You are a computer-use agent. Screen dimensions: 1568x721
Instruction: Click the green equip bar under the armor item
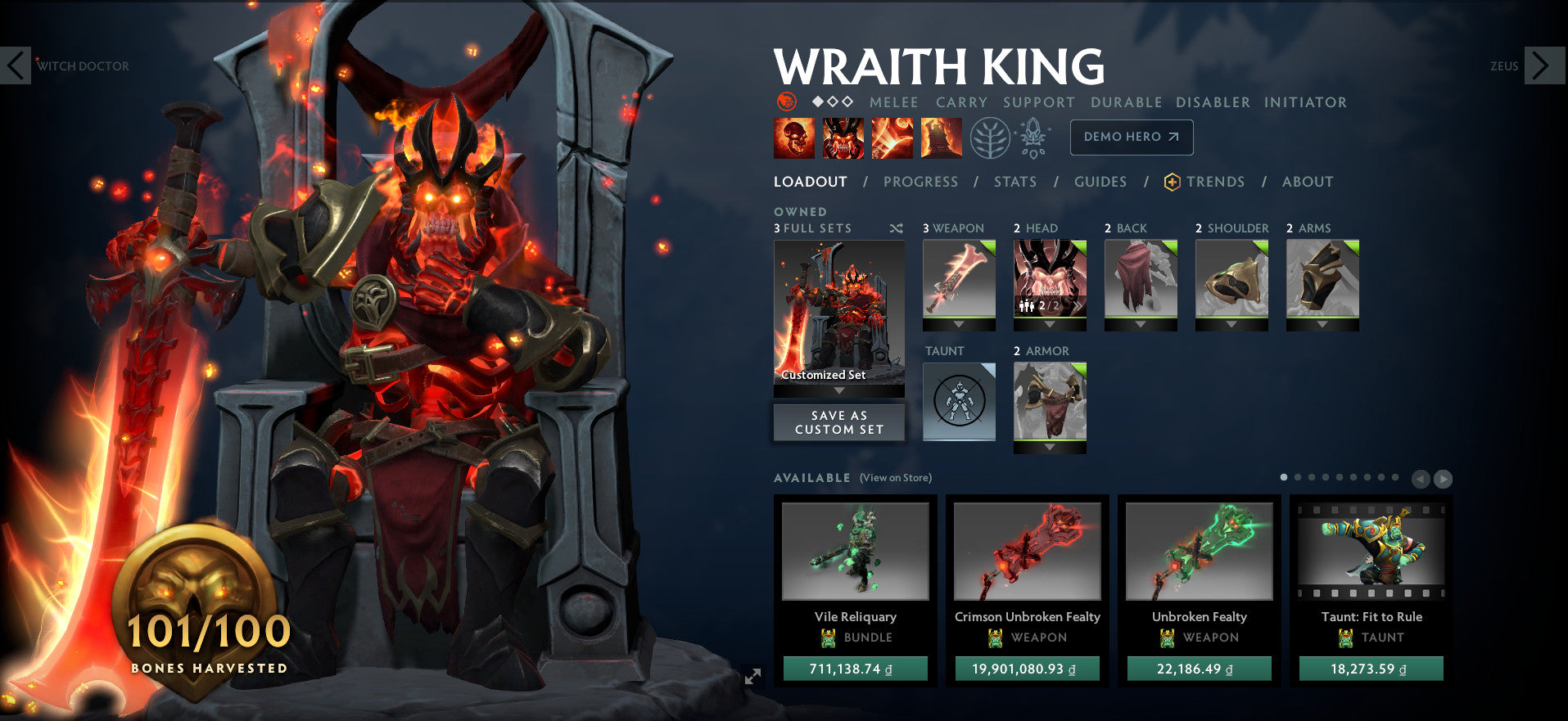pos(1050,441)
